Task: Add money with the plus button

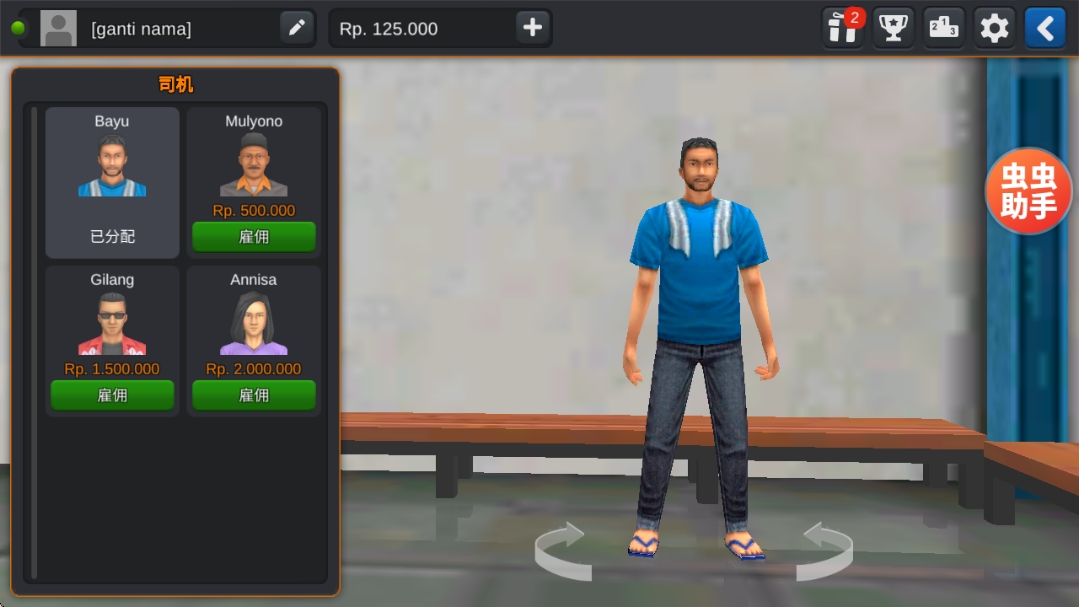Action: 532,28
